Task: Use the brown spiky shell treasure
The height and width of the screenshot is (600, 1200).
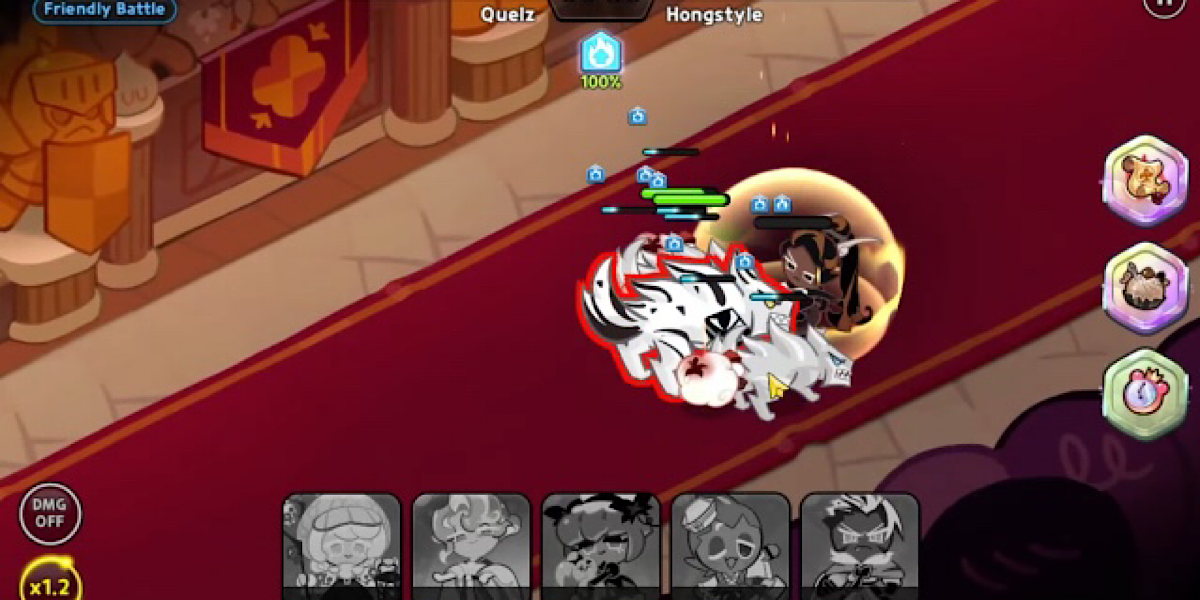Action: click(1145, 288)
